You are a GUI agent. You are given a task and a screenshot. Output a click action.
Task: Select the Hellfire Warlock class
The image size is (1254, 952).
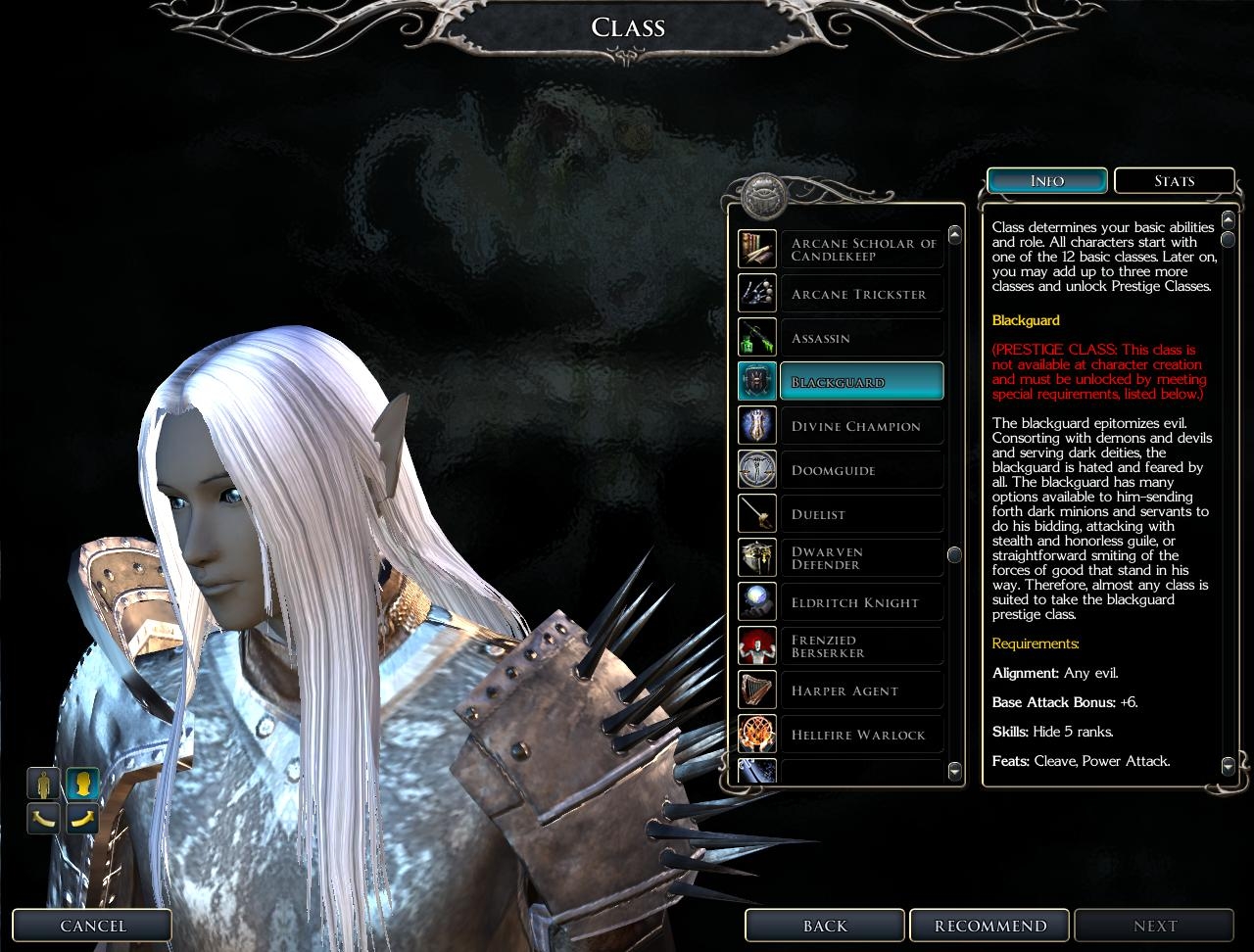pos(861,735)
